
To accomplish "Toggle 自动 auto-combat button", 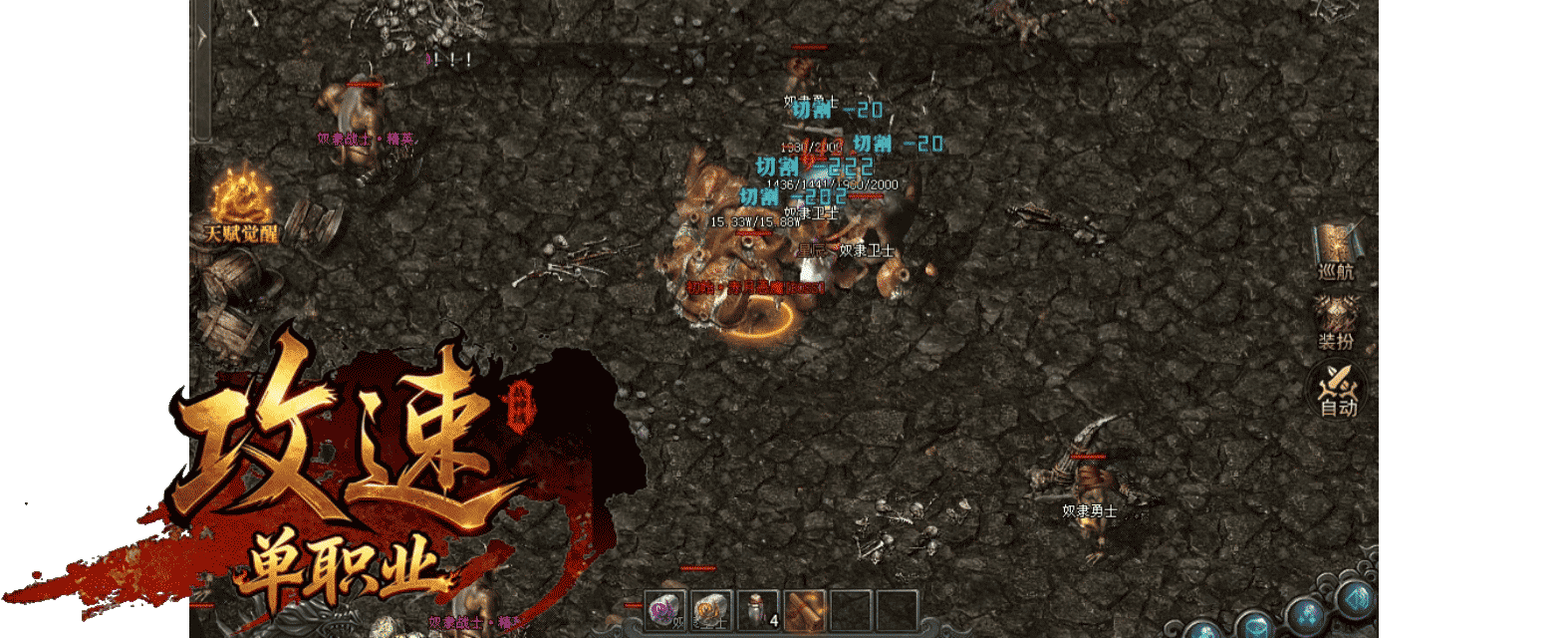I will coord(1338,389).
